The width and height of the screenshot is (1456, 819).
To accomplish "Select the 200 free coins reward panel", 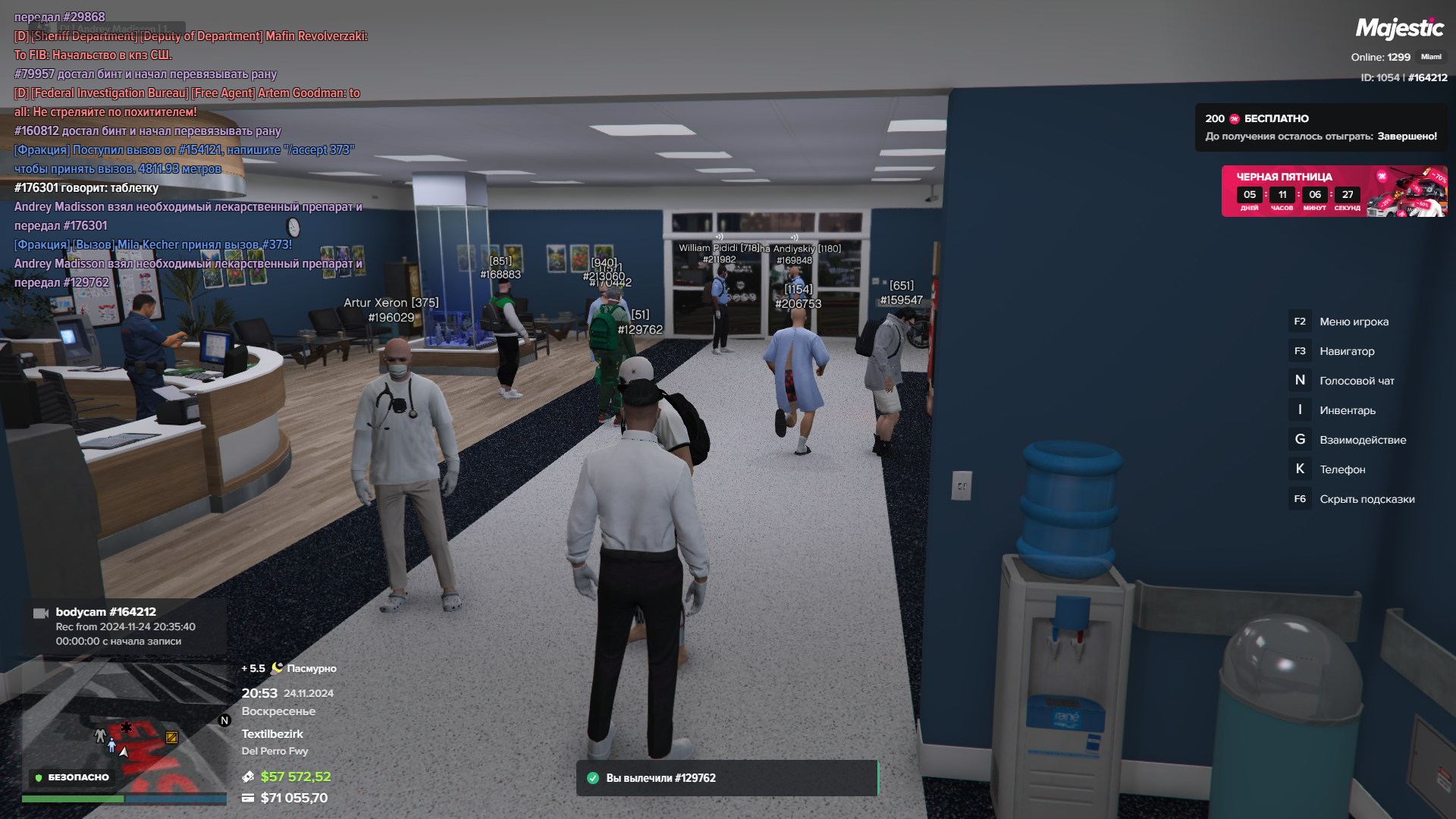I will tap(1320, 127).
